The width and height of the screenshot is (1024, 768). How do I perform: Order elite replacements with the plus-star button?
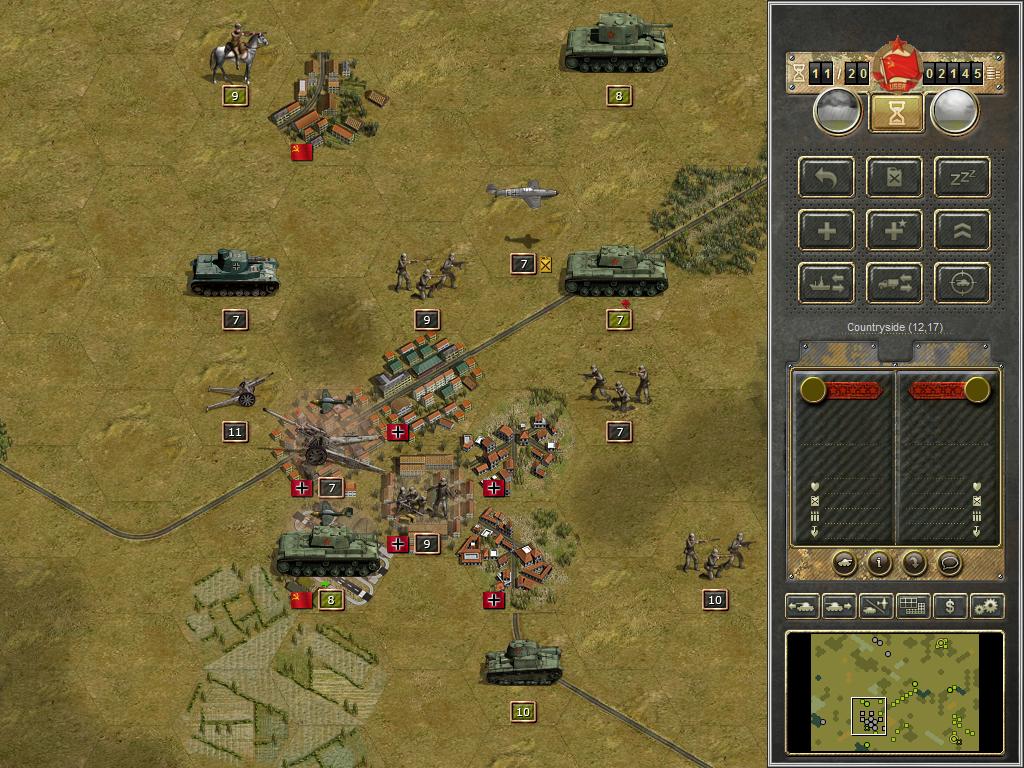pyautogui.click(x=895, y=231)
